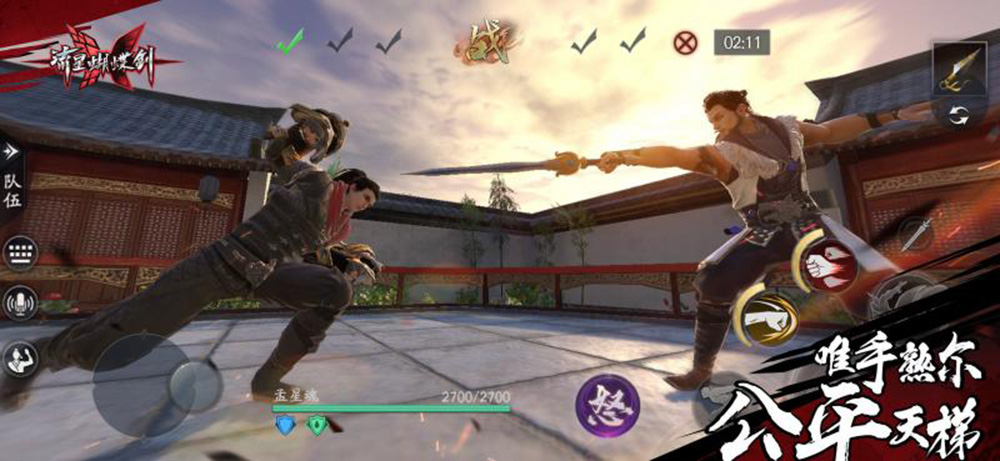Open the 队伍 team panel
Screen dimensions: 1000x461
(12, 187)
